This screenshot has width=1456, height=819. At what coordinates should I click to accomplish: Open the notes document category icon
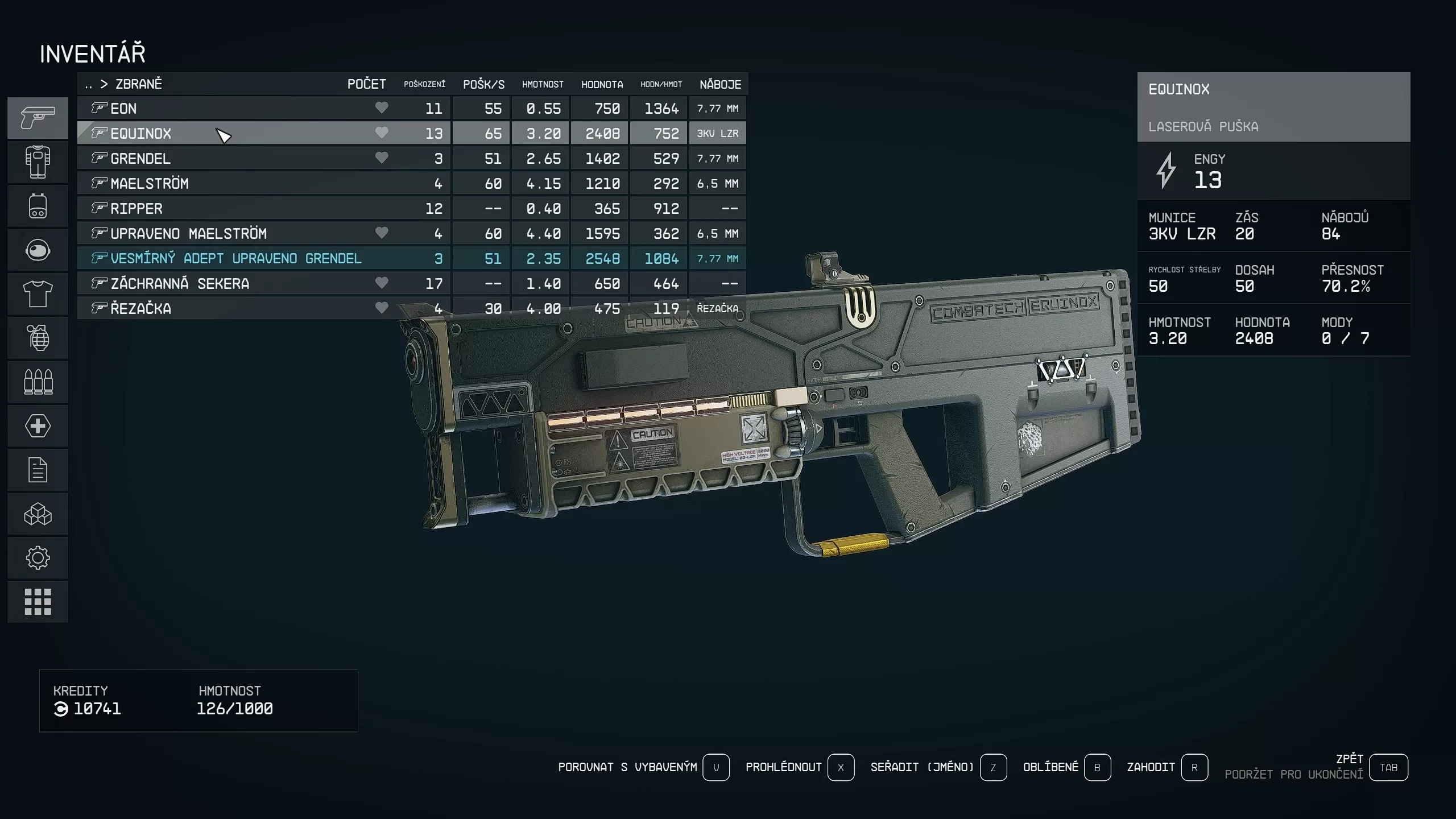click(x=37, y=470)
